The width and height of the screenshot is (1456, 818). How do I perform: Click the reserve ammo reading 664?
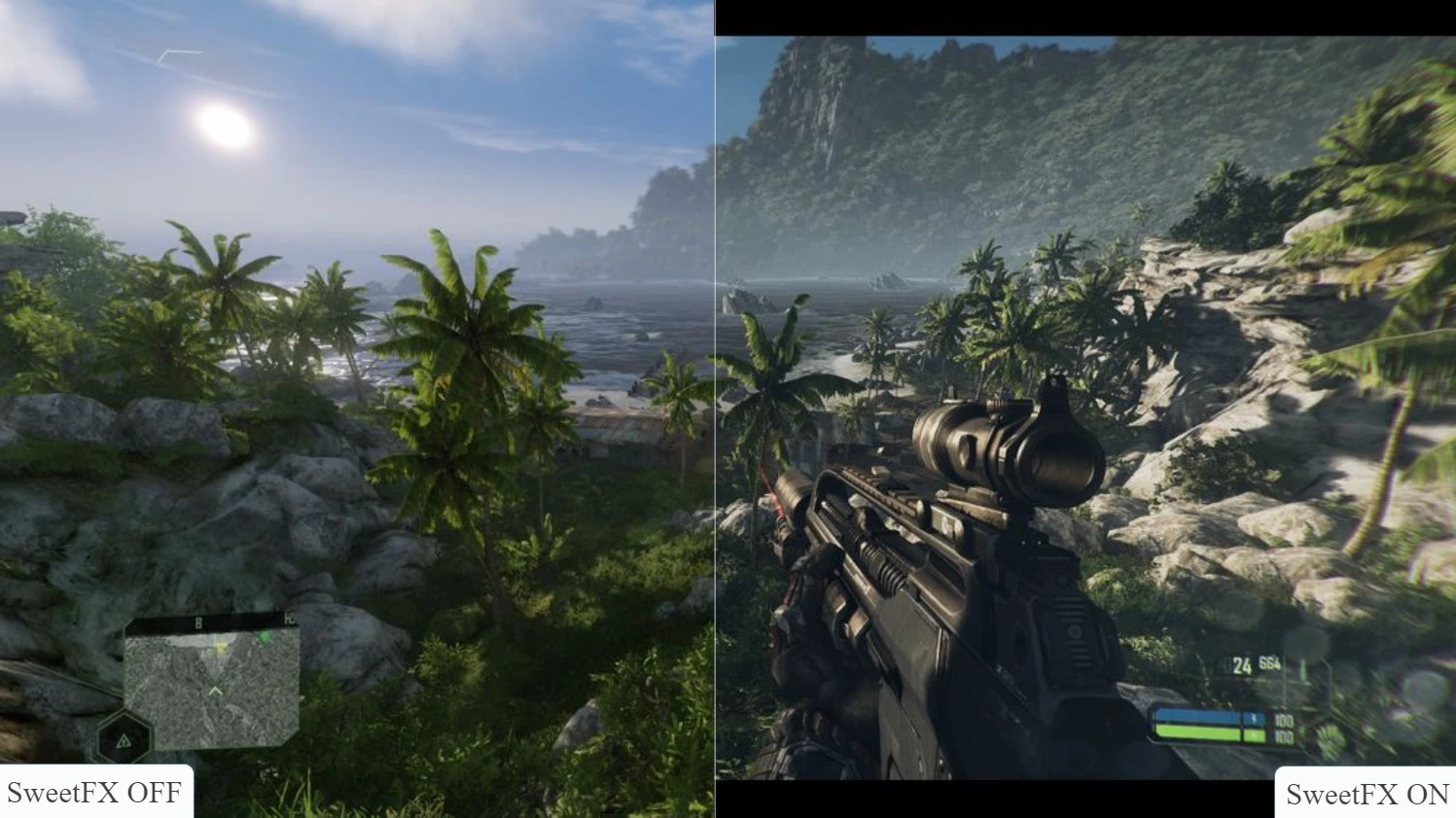(1268, 663)
